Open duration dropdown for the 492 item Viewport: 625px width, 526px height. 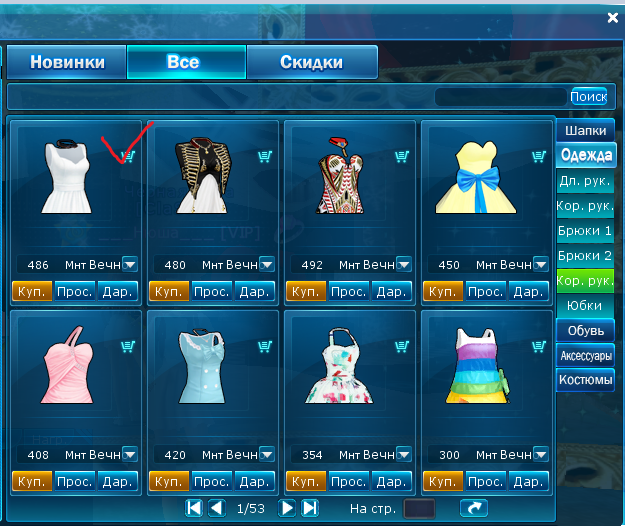[x=403, y=265]
